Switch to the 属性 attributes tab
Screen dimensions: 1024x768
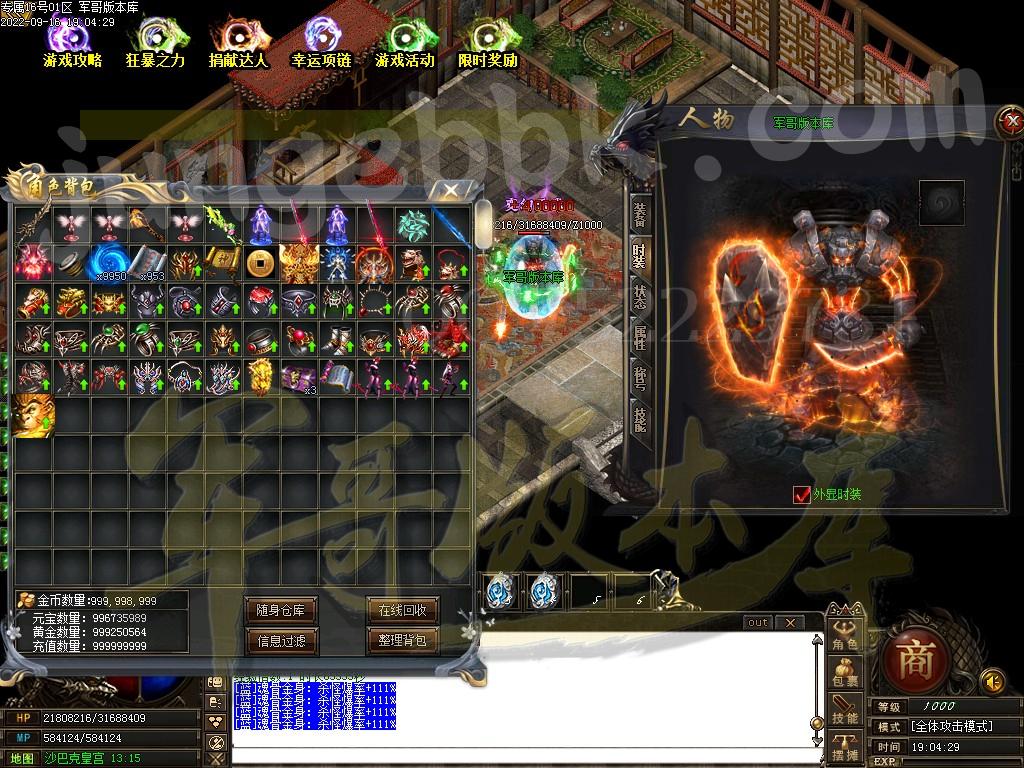click(x=640, y=338)
